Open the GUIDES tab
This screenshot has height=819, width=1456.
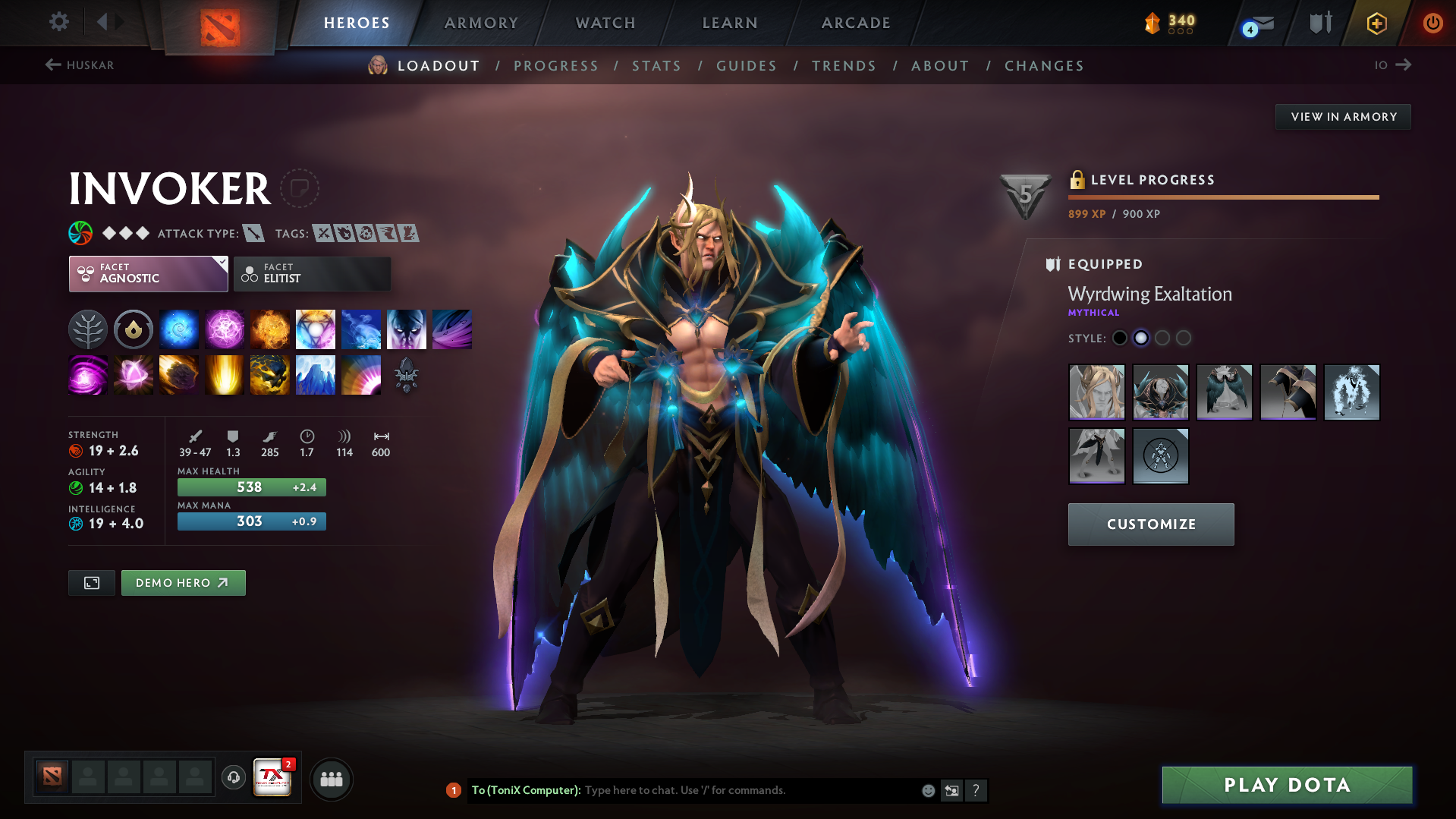click(746, 66)
